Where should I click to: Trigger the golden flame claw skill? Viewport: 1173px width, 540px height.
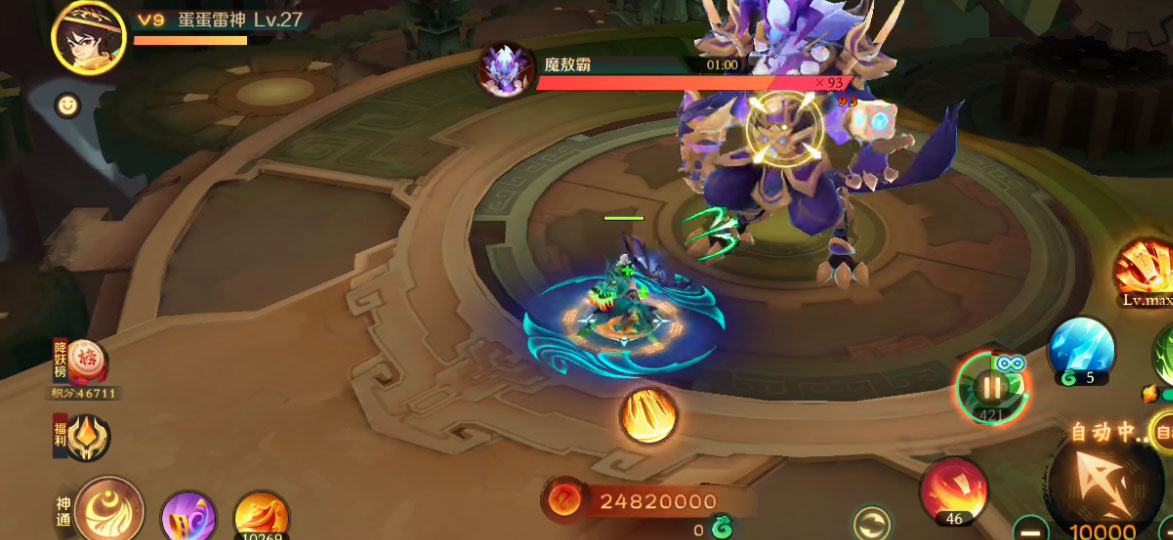[648, 415]
